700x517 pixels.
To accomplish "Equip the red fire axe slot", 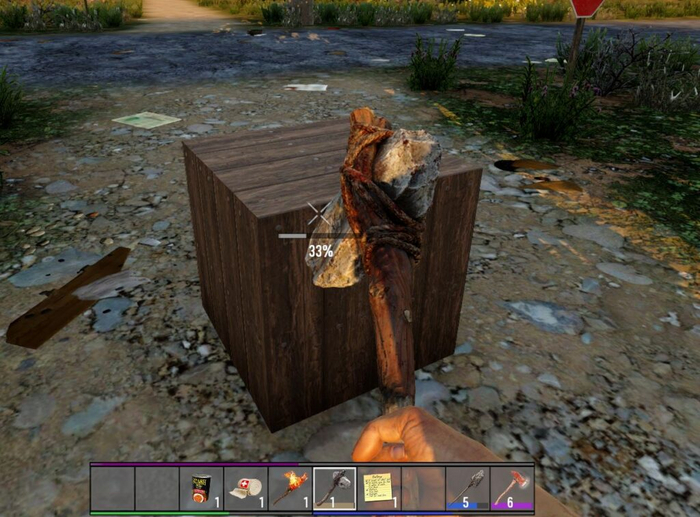I will [x=511, y=488].
